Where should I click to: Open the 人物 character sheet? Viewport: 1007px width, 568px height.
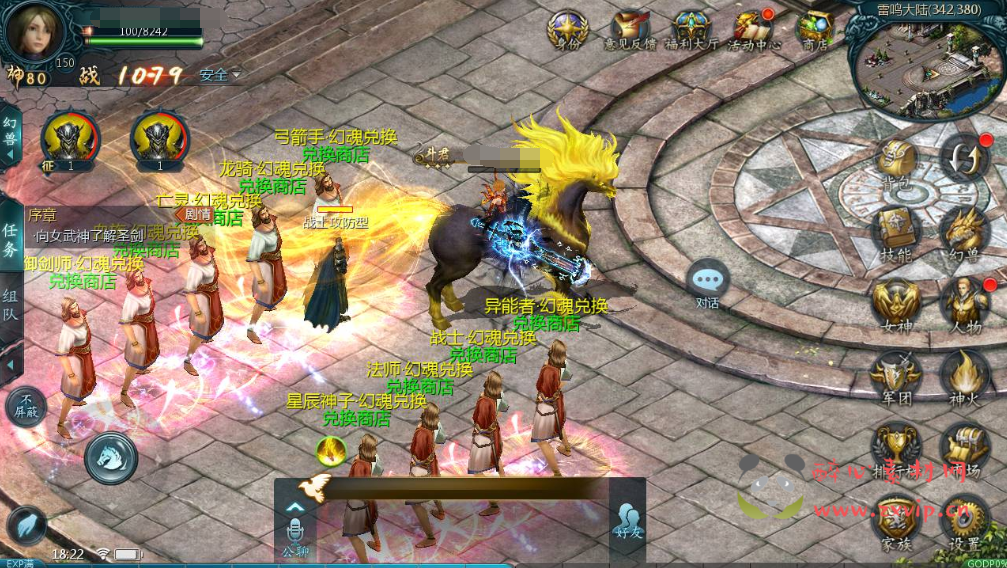tap(965, 302)
